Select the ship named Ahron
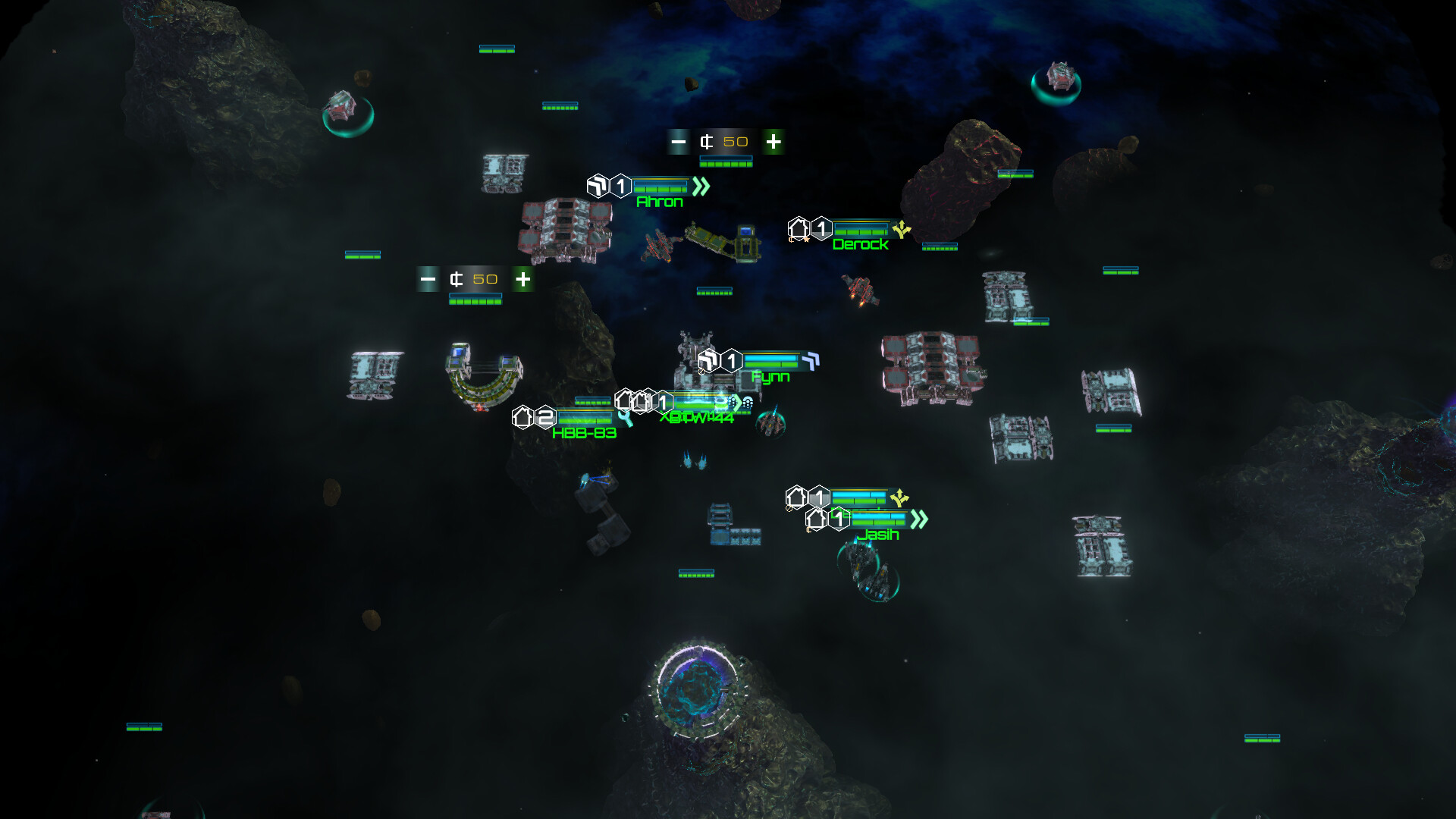 pos(660,202)
